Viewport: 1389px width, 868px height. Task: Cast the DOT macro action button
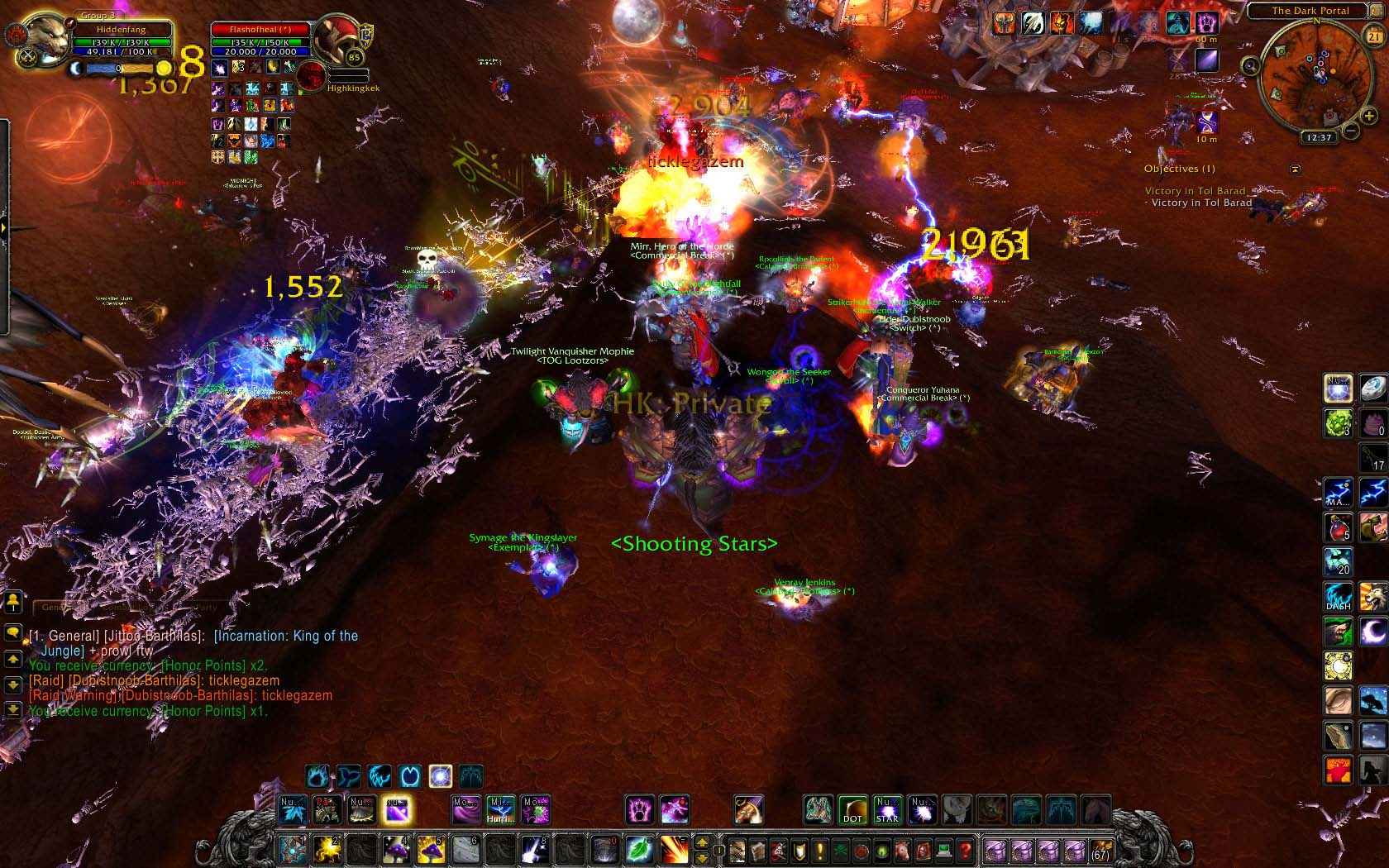[852, 810]
